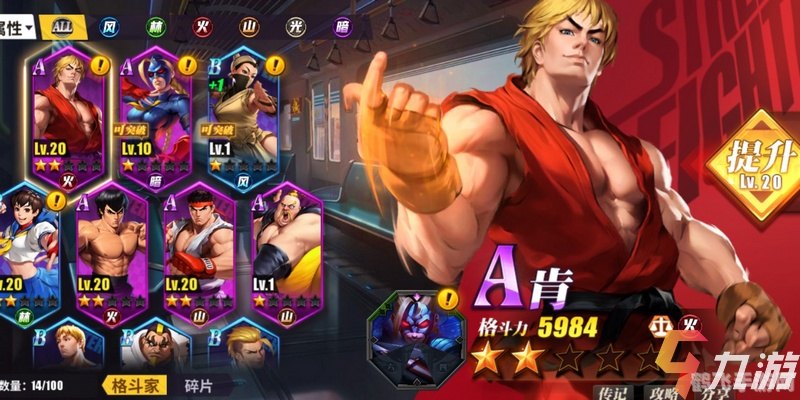Choose the masked blue-suit Lv.10 fighter card
800x400 pixels.
pyautogui.click(x=154, y=115)
